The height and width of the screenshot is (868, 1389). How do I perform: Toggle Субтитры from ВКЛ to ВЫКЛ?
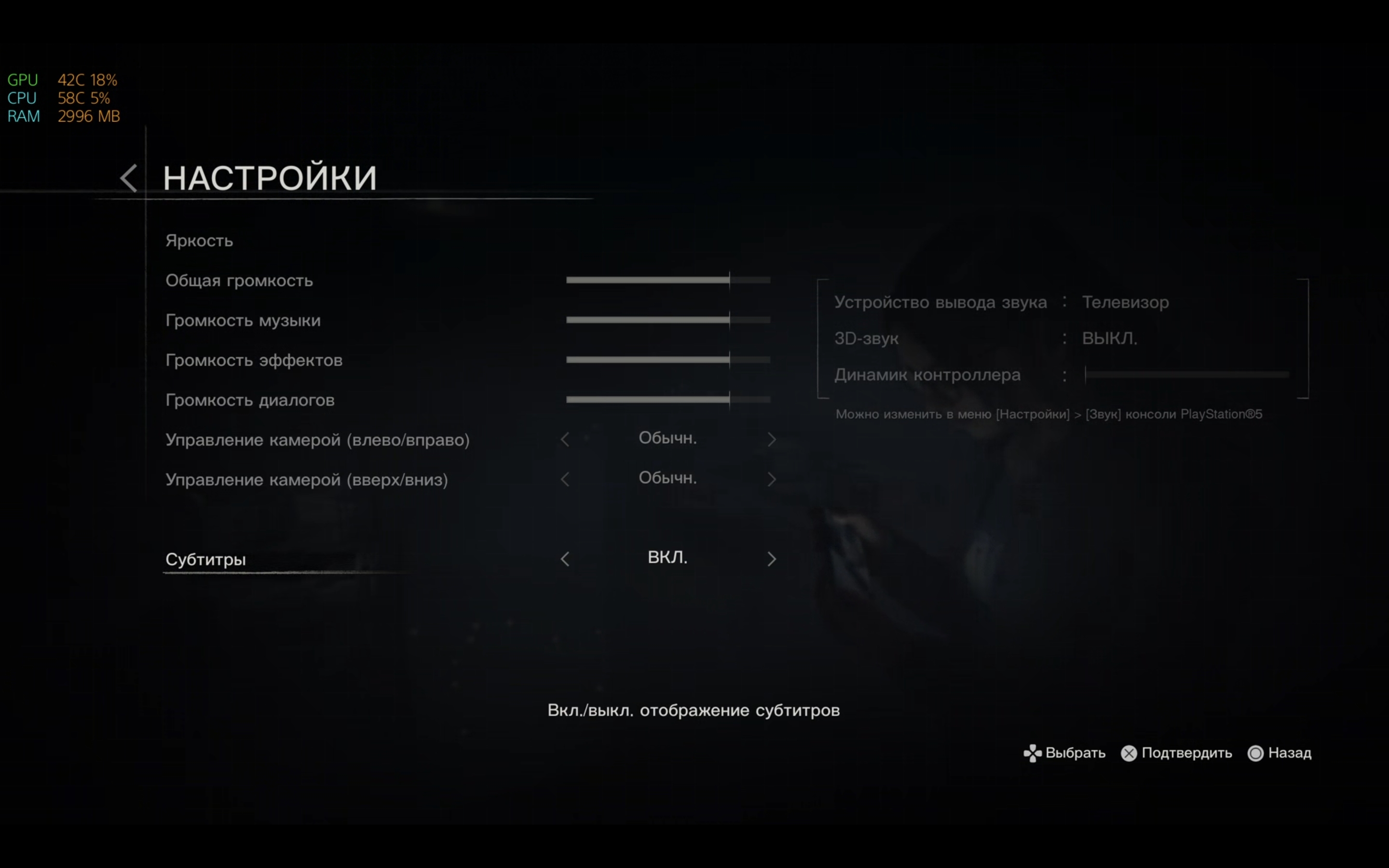click(x=667, y=557)
